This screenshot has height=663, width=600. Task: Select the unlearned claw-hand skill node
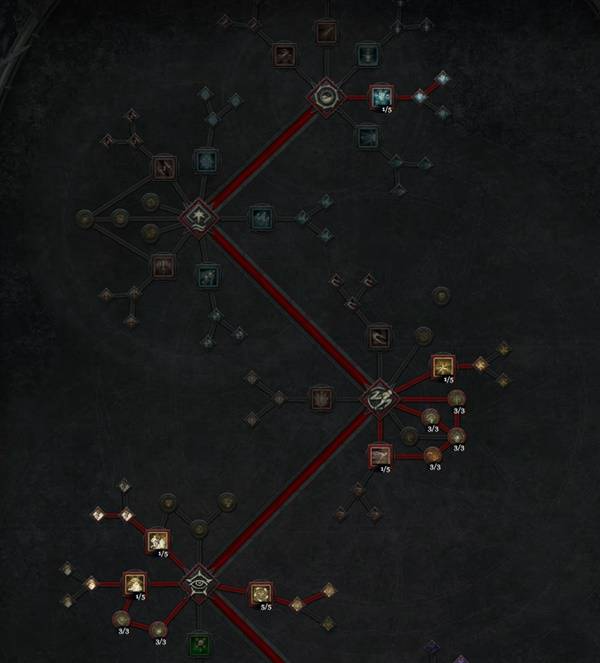pos(320,399)
